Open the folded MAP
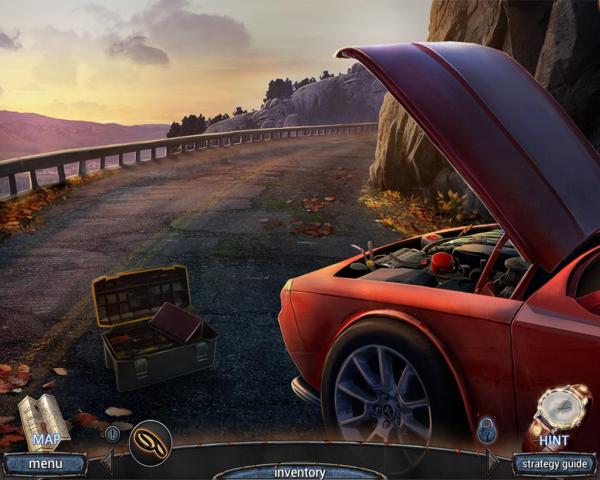The height and width of the screenshot is (480, 600). tap(43, 422)
